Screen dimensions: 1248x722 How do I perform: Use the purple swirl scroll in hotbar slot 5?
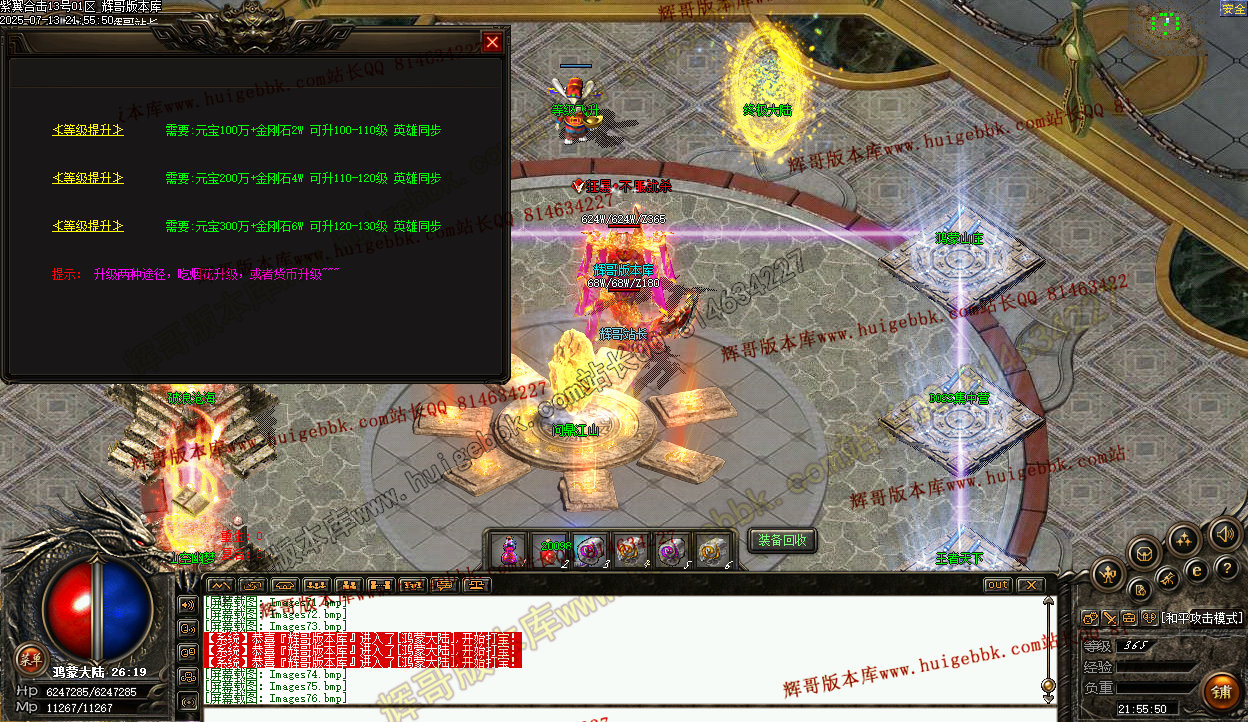tap(669, 550)
